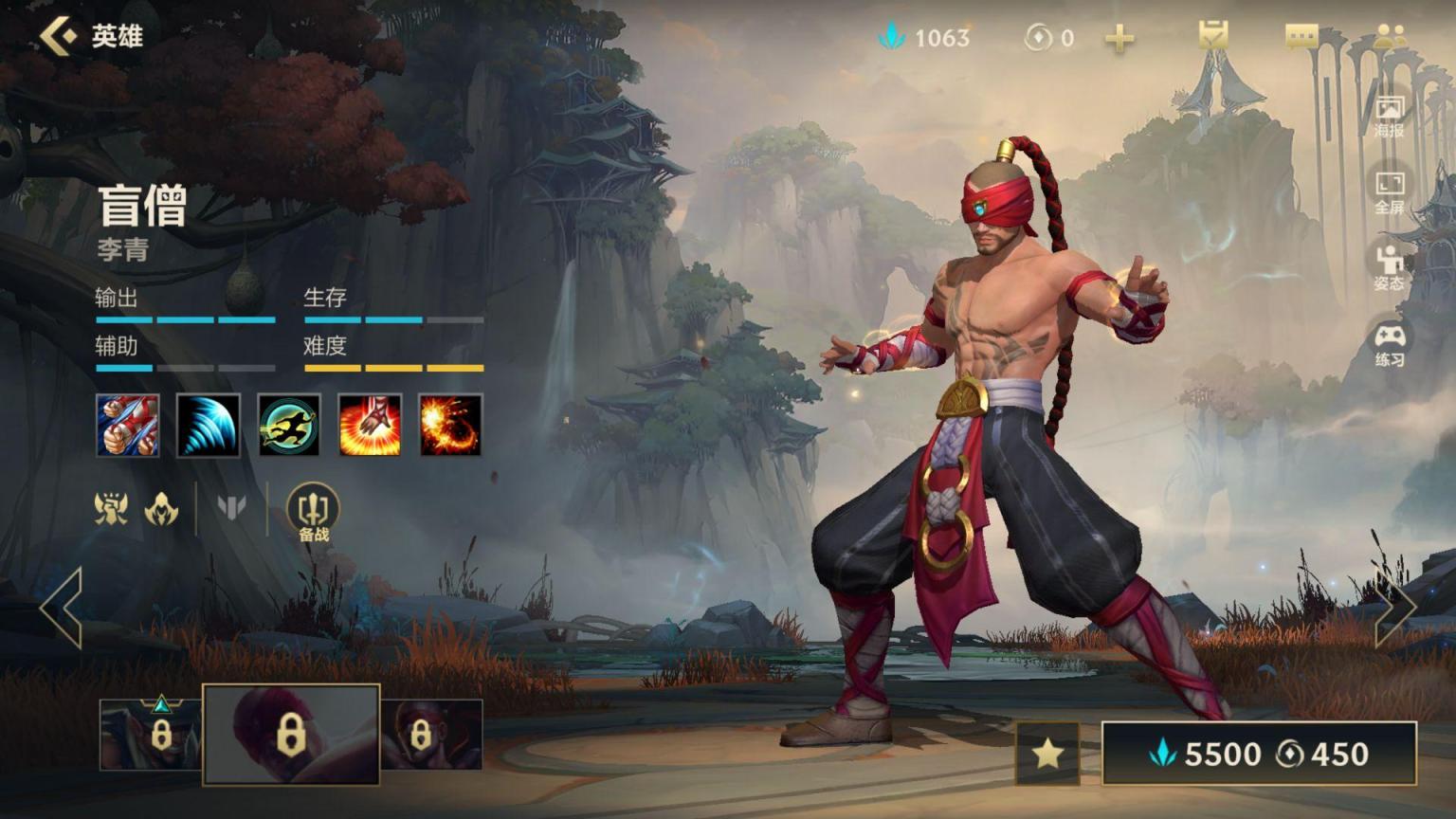Switch to 全屏 fullscreen view
Image resolution: width=1456 pixels, height=819 pixels.
click(1389, 192)
